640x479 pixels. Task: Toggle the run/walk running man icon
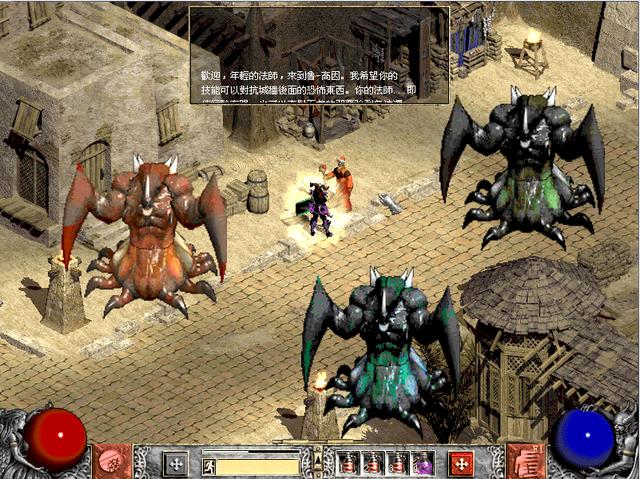click(209, 466)
